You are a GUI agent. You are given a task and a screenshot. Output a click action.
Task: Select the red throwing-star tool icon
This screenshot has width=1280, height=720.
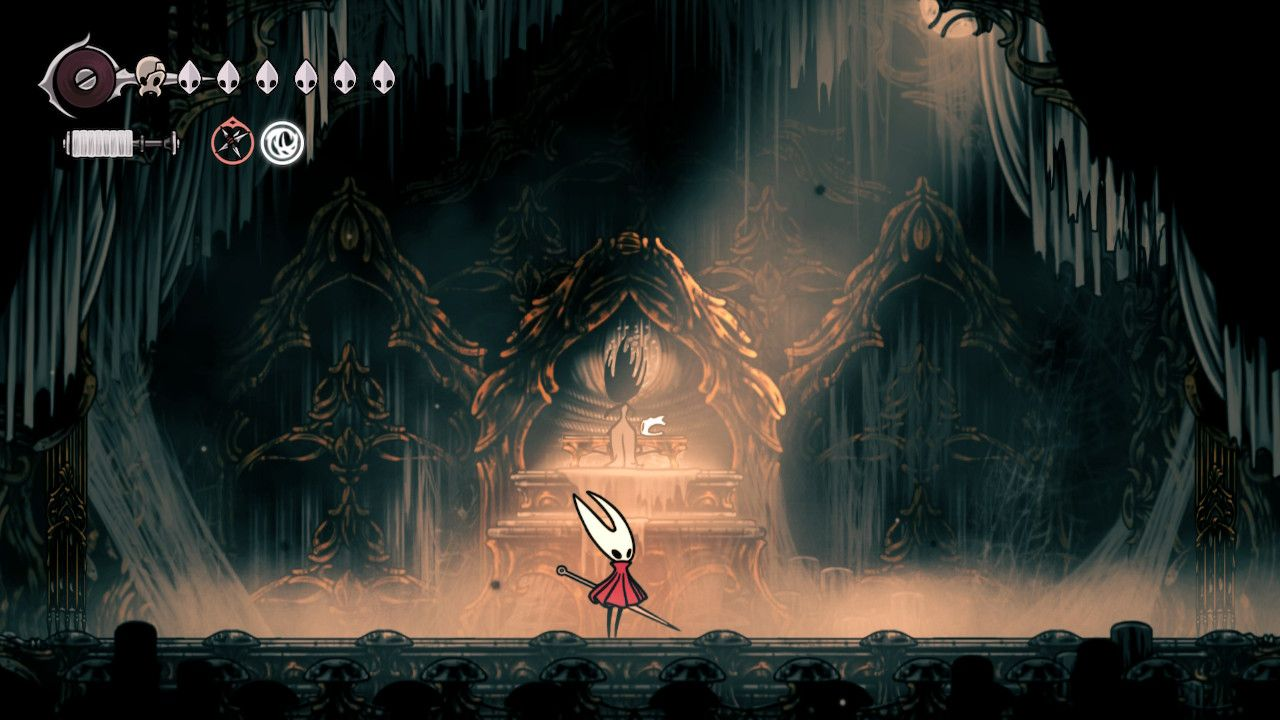click(231, 142)
